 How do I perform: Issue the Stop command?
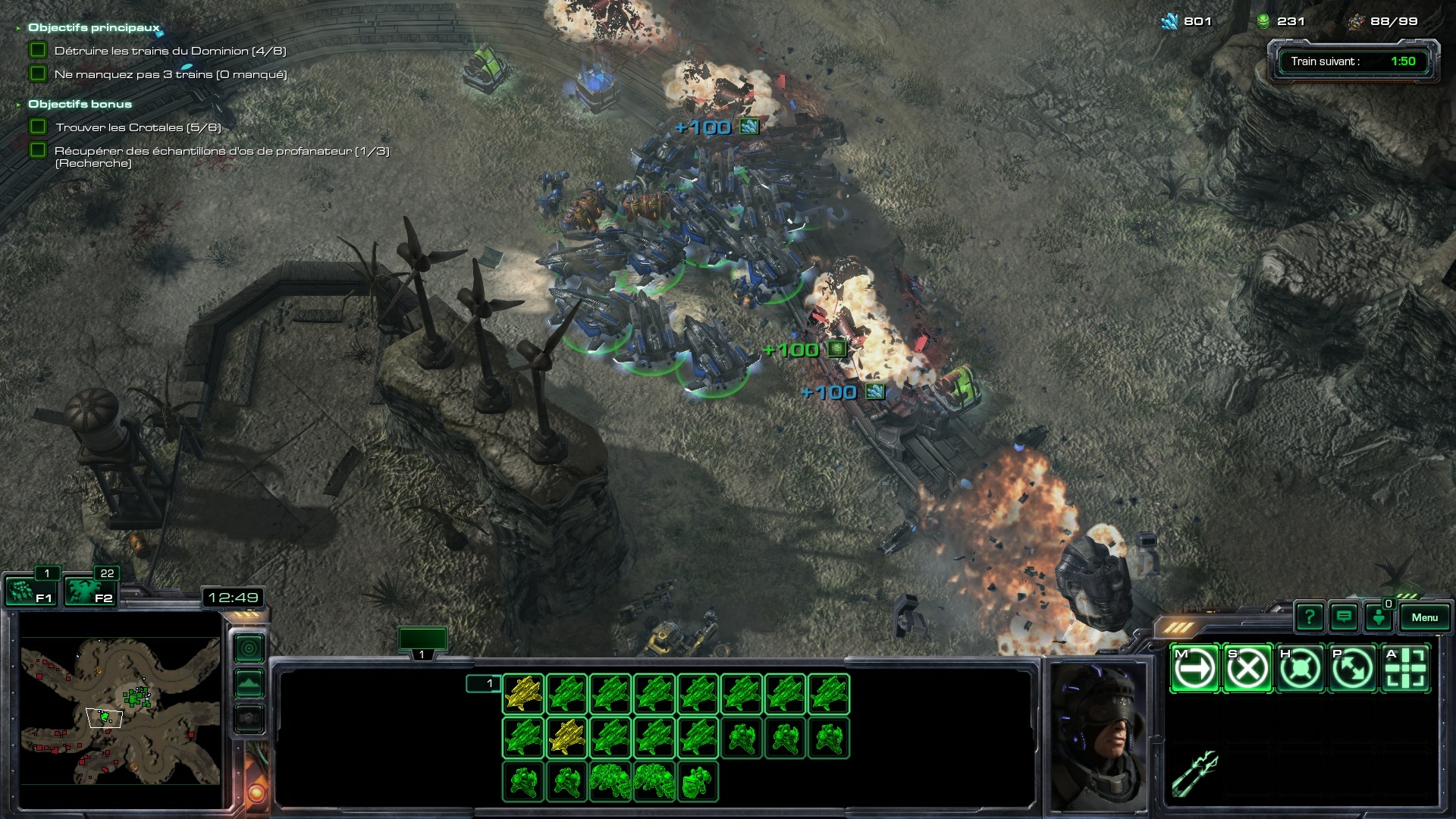(x=1247, y=669)
